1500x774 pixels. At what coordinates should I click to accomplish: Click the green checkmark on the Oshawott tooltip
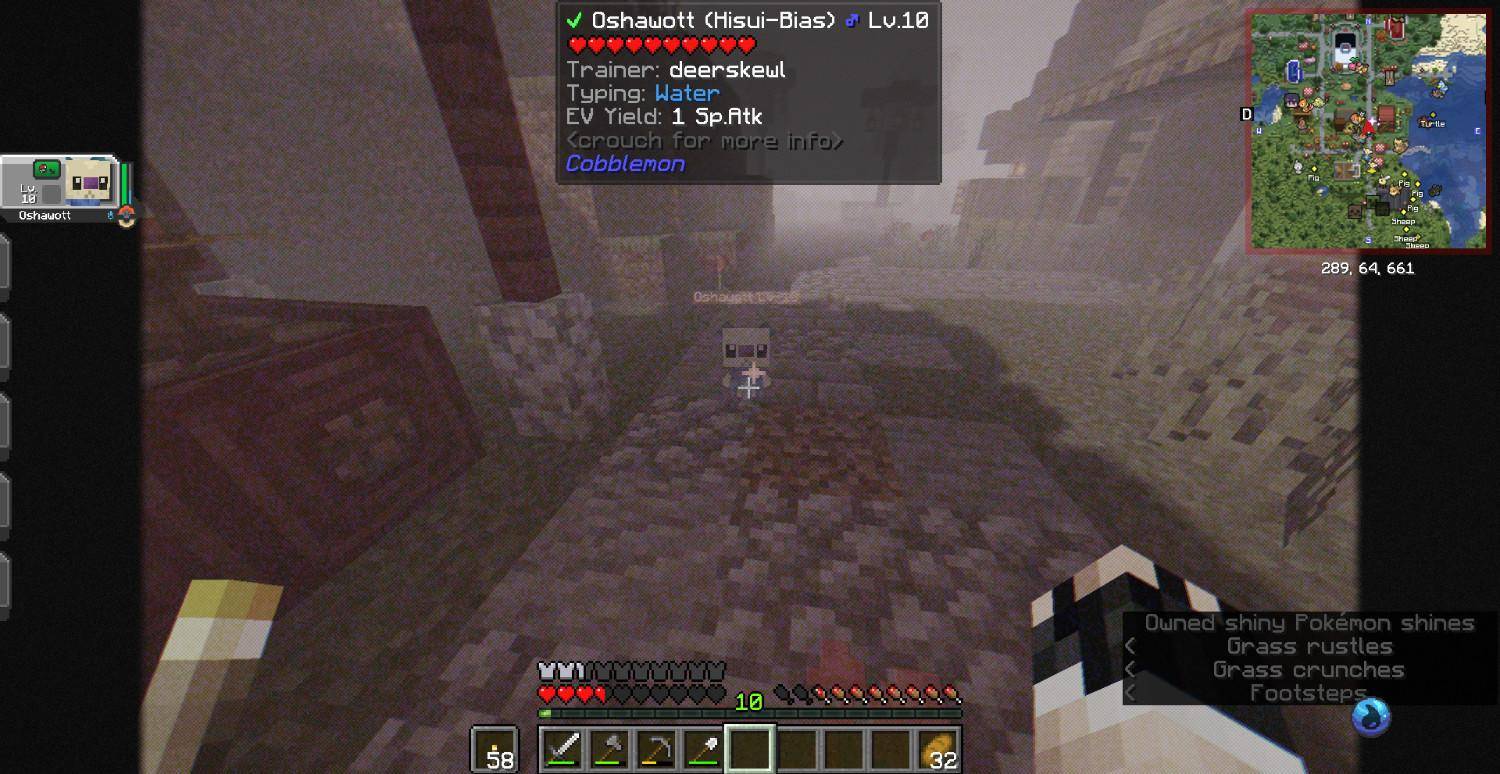(x=573, y=19)
